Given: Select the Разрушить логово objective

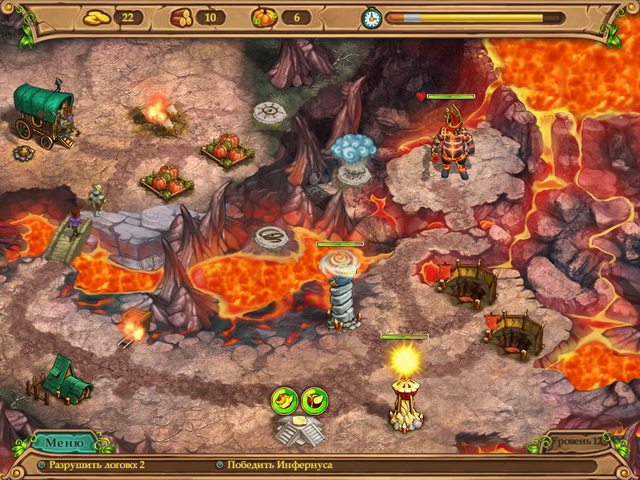Looking at the screenshot, I should point(97,466).
